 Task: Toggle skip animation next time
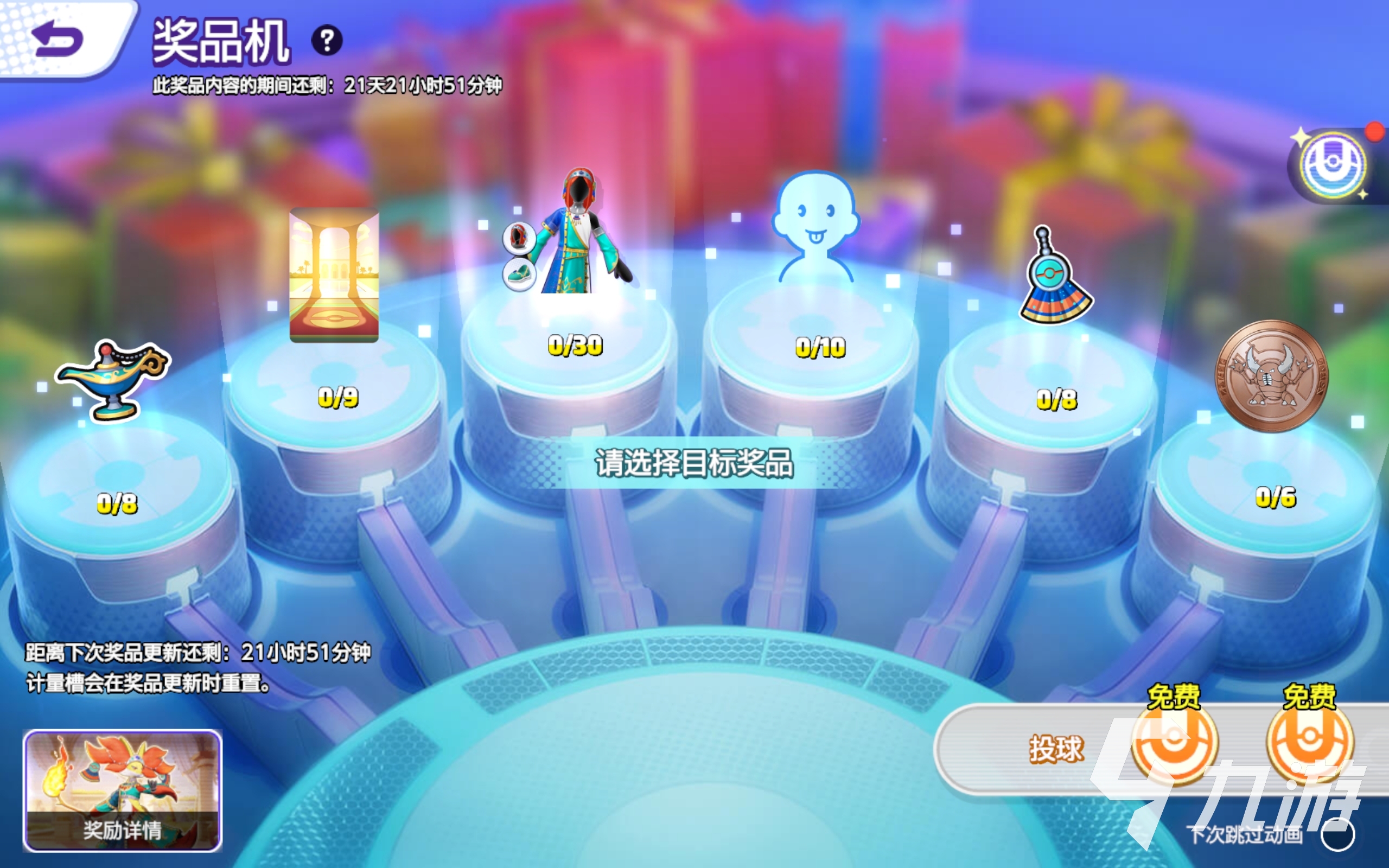click(1337, 835)
